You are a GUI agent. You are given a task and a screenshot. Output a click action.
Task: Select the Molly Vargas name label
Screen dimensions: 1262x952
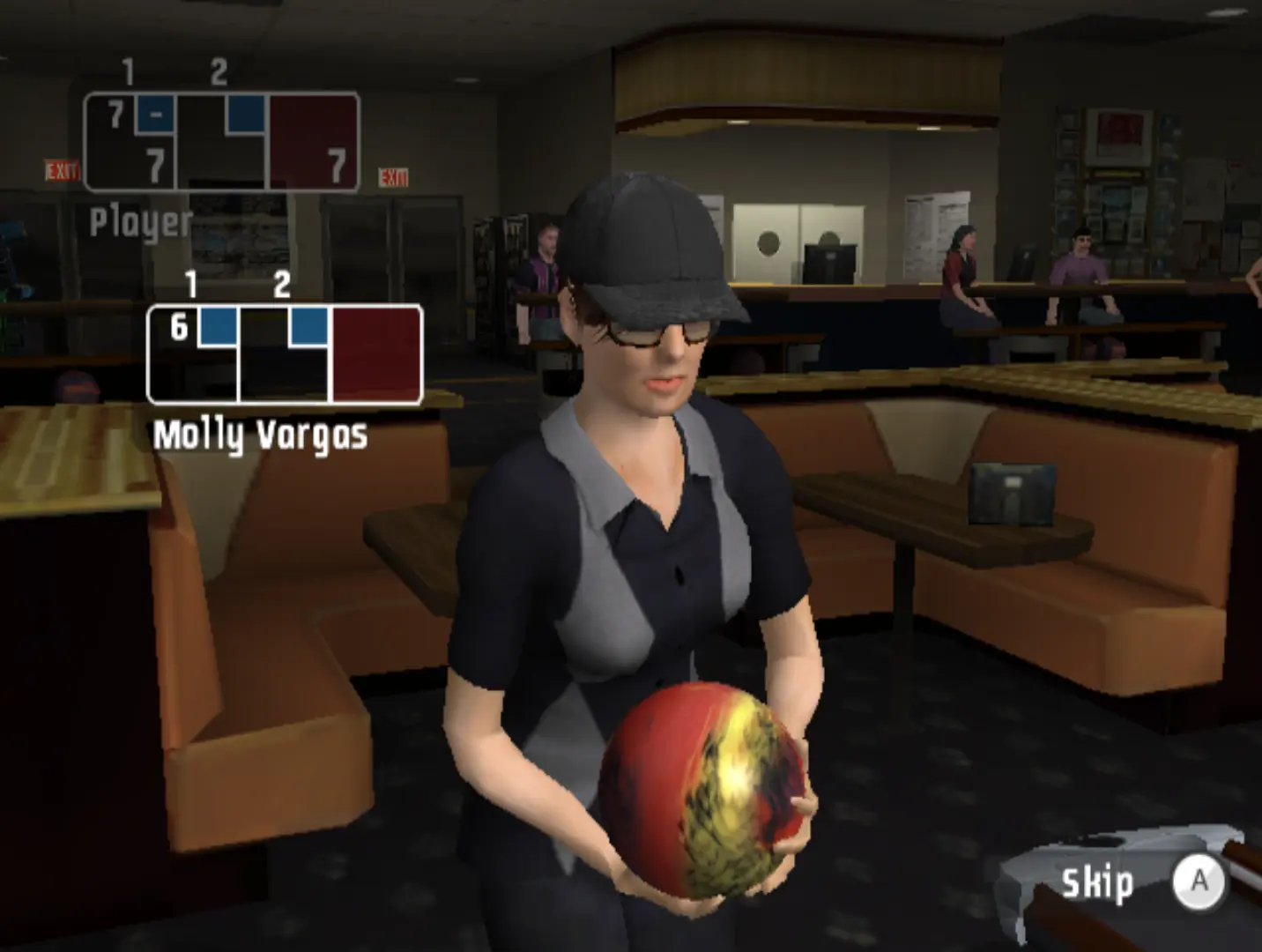(262, 432)
